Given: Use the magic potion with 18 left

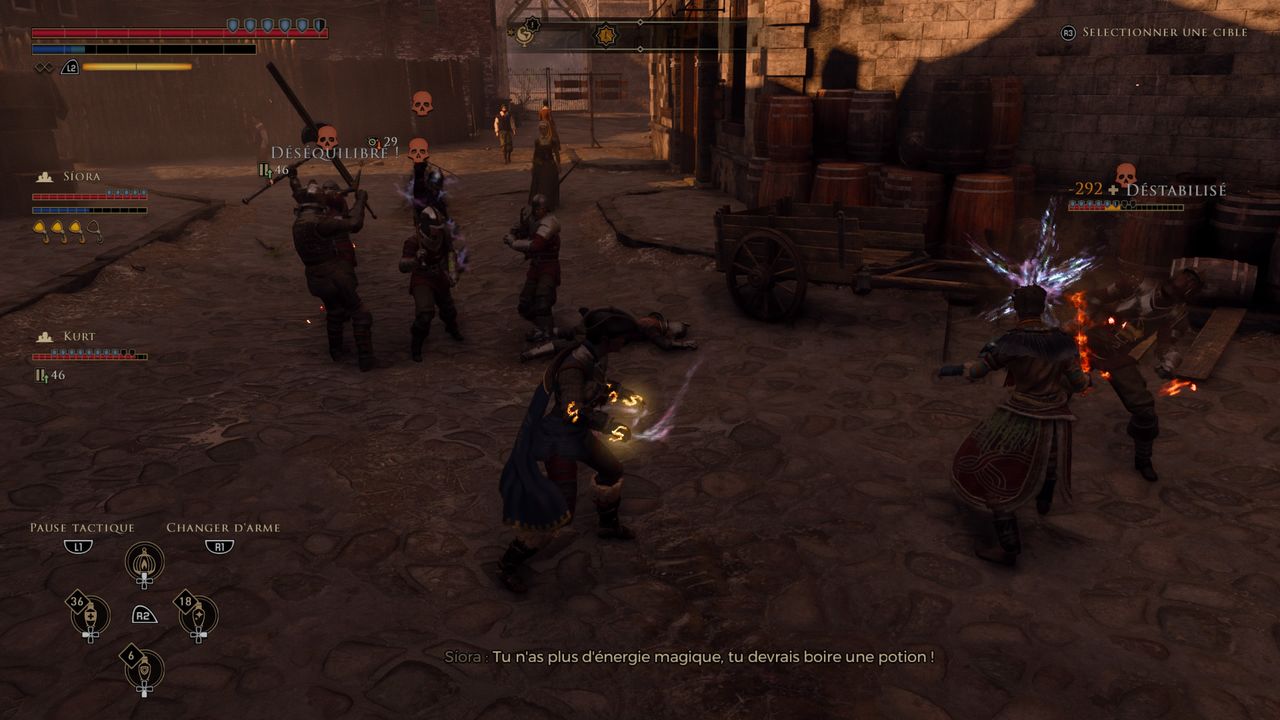Looking at the screenshot, I should 198,617.
